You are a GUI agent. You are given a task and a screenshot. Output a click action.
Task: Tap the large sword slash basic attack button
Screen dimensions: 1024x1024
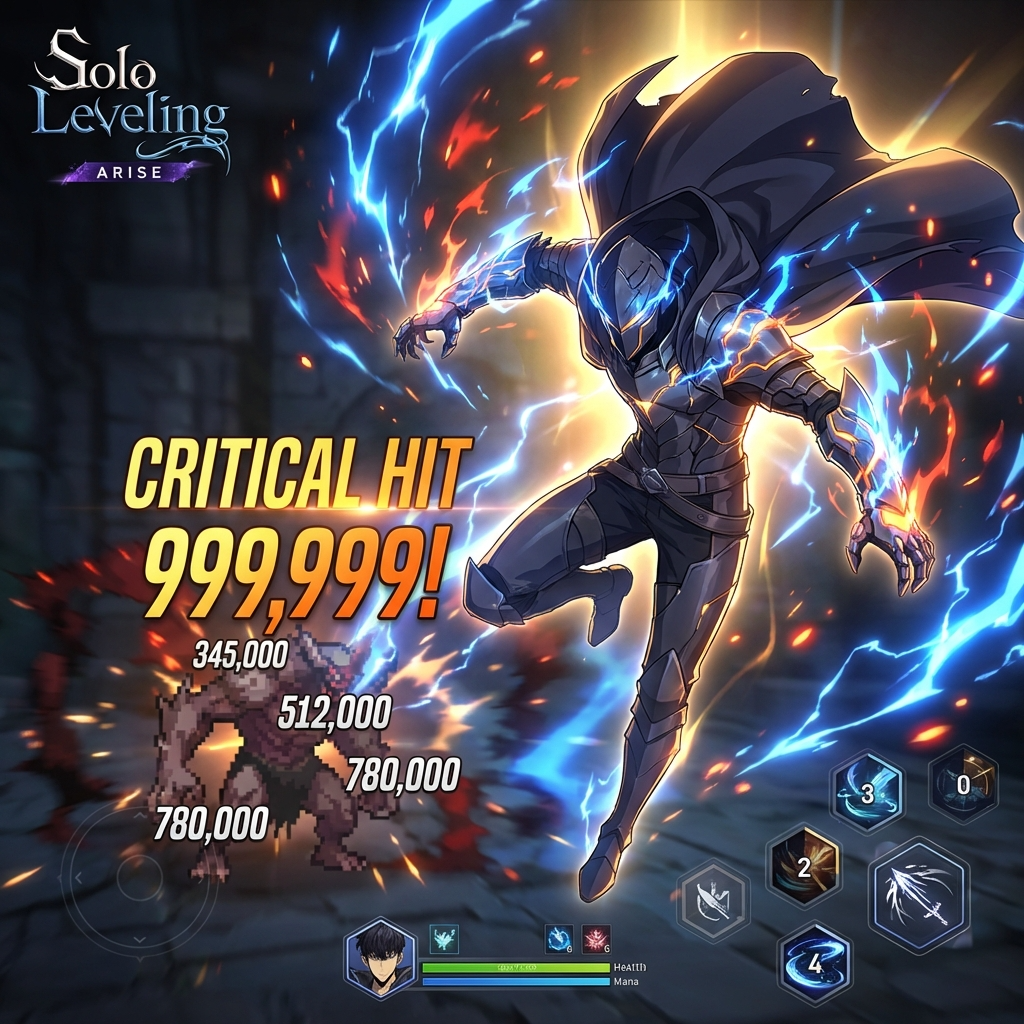(918, 894)
